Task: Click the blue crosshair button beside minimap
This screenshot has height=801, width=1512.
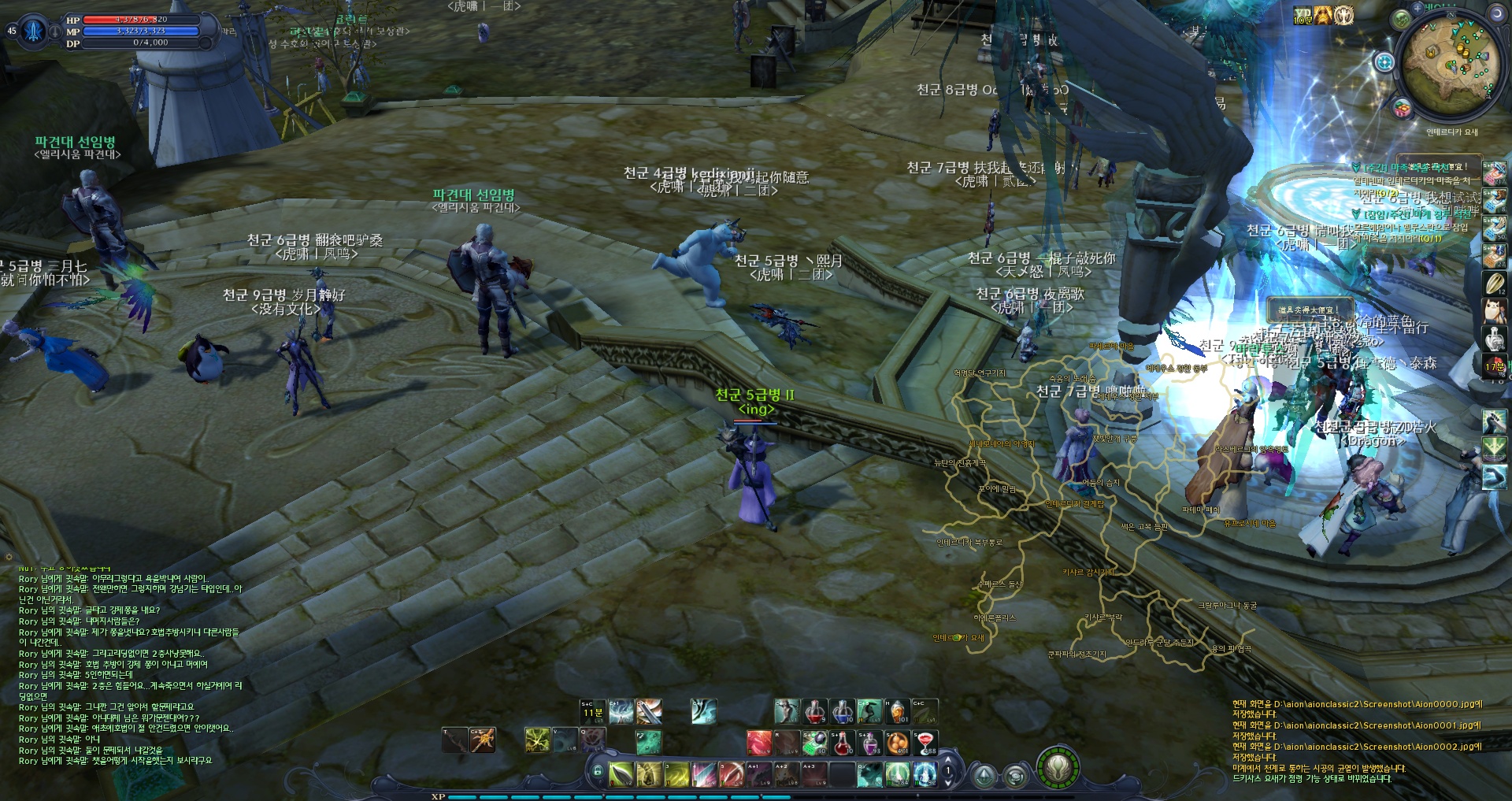Action: 1384,61
